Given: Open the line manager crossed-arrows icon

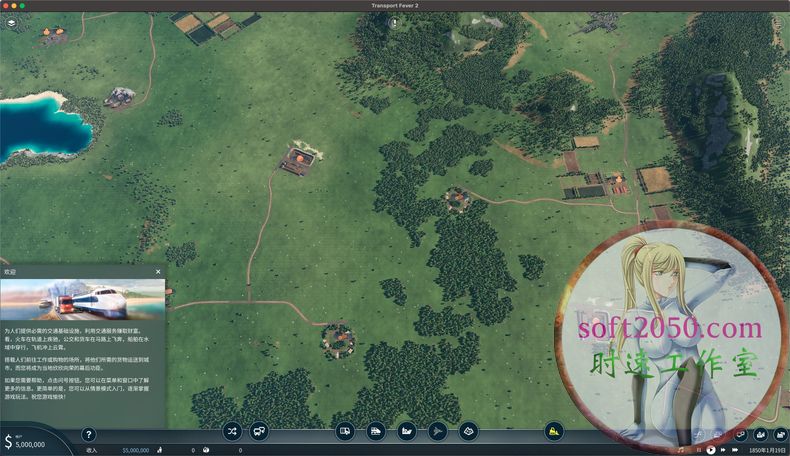Looking at the screenshot, I should coord(232,432).
